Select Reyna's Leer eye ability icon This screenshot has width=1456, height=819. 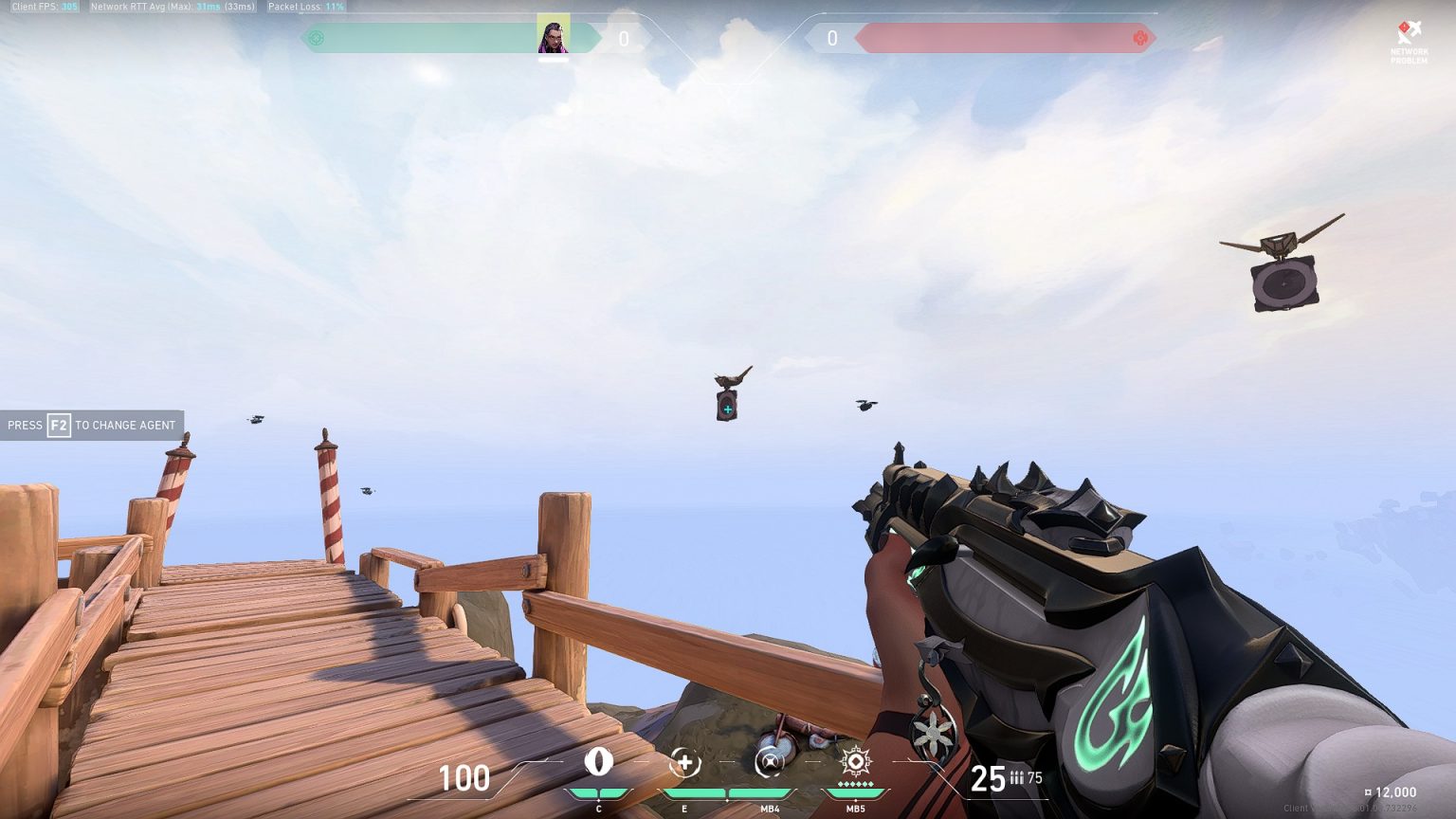(x=599, y=762)
